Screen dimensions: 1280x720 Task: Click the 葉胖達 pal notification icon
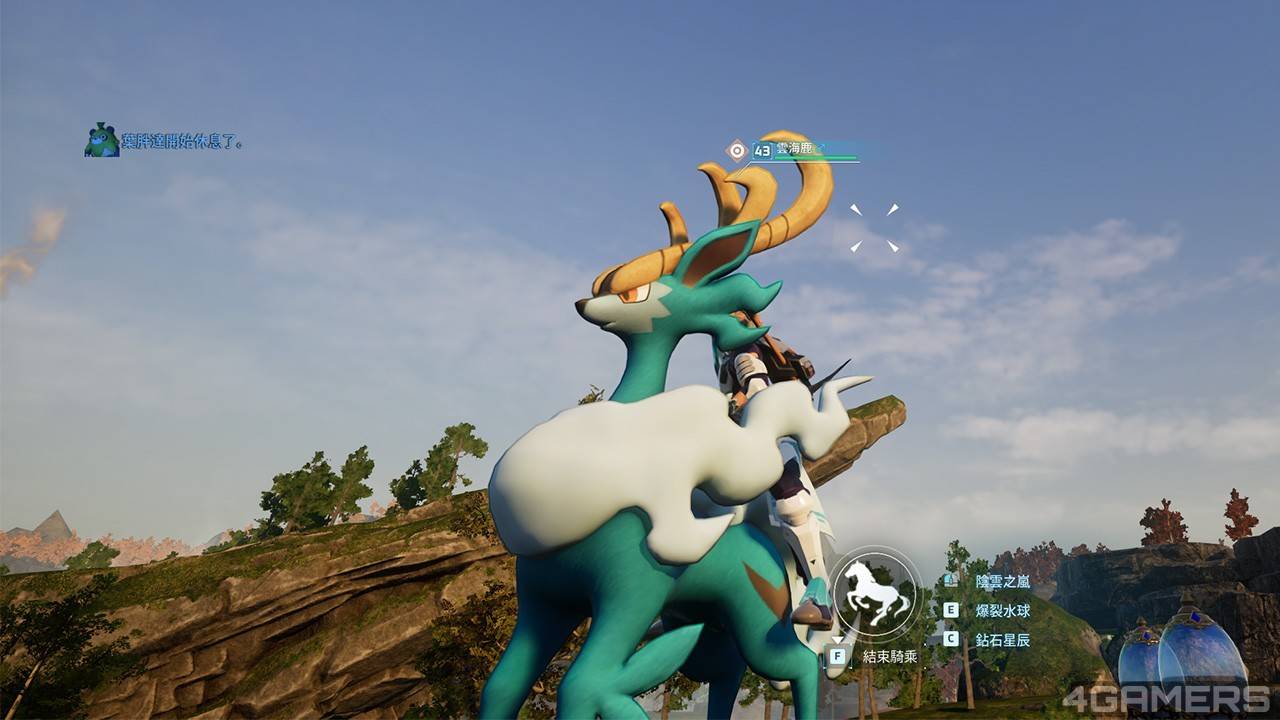101,140
